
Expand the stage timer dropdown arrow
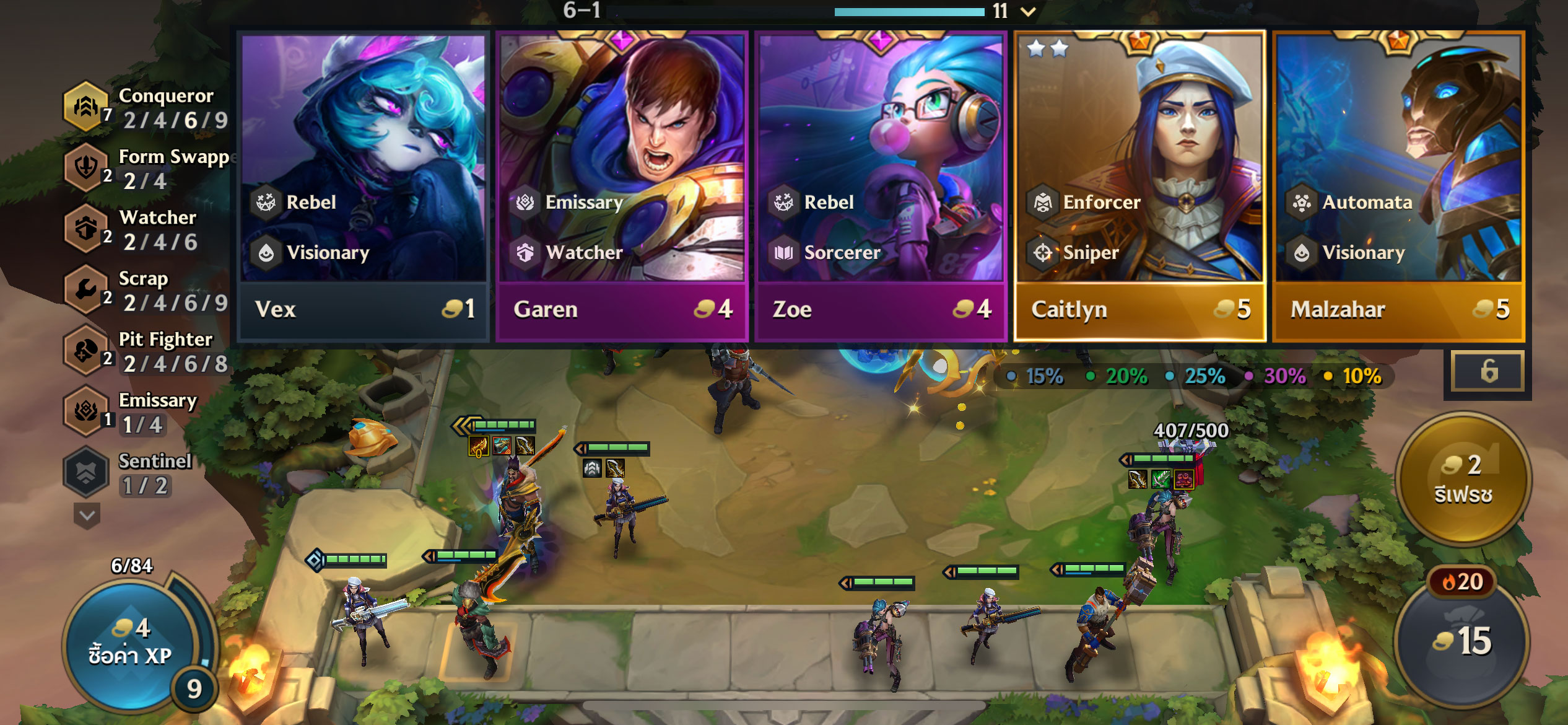point(1029,11)
